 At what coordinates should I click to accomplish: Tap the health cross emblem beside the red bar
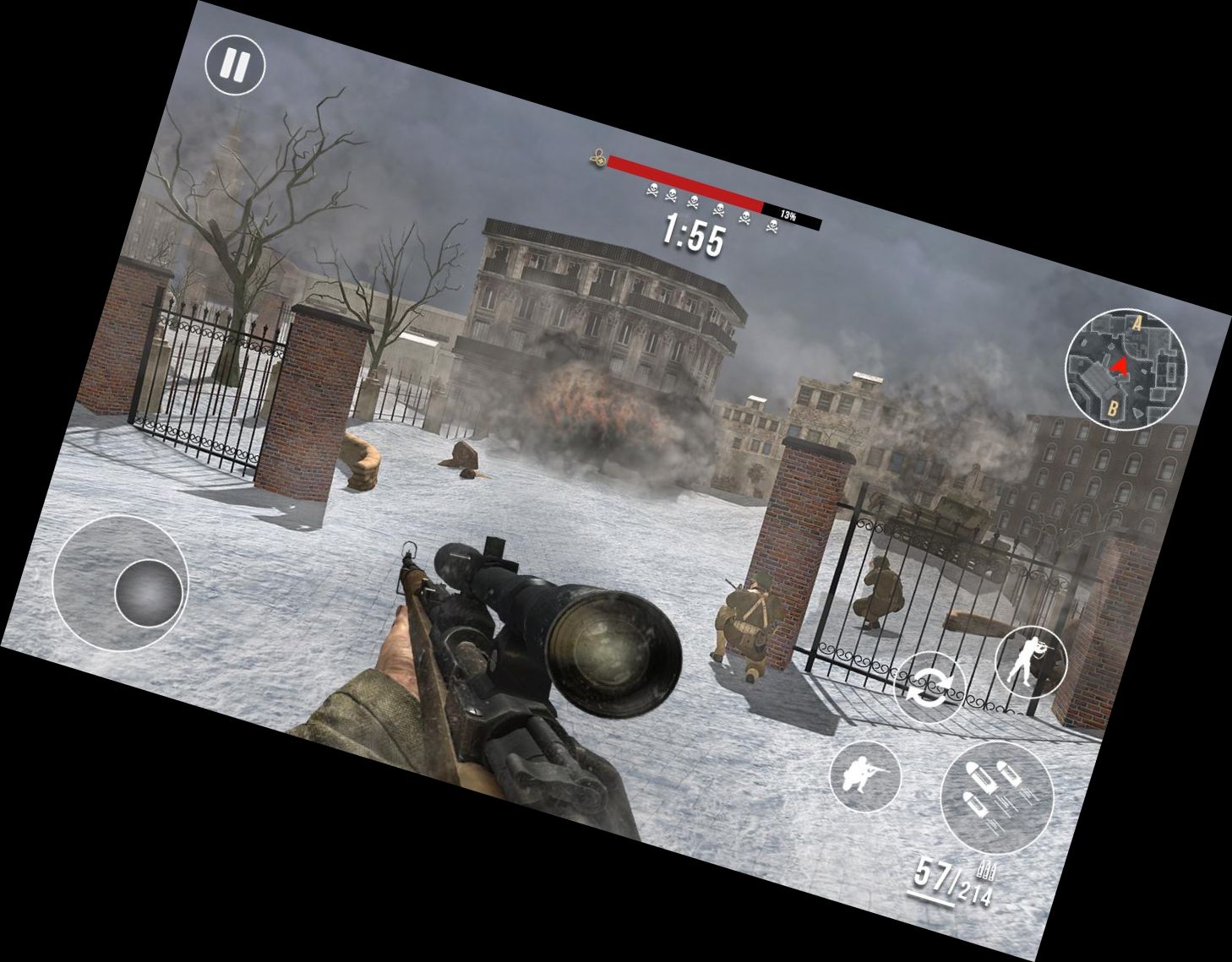tap(600, 156)
